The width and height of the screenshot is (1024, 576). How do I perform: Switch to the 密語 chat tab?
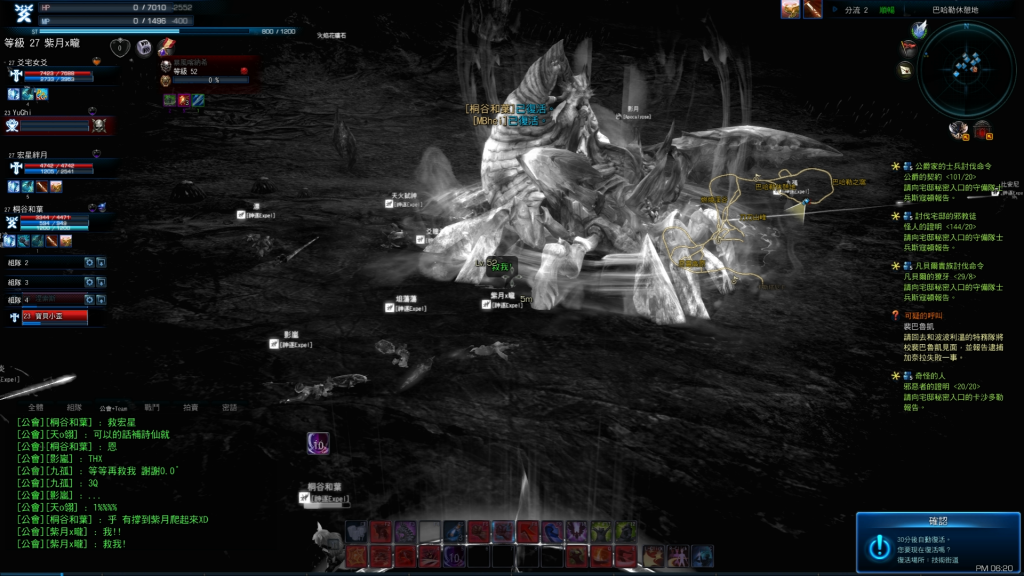pos(229,407)
